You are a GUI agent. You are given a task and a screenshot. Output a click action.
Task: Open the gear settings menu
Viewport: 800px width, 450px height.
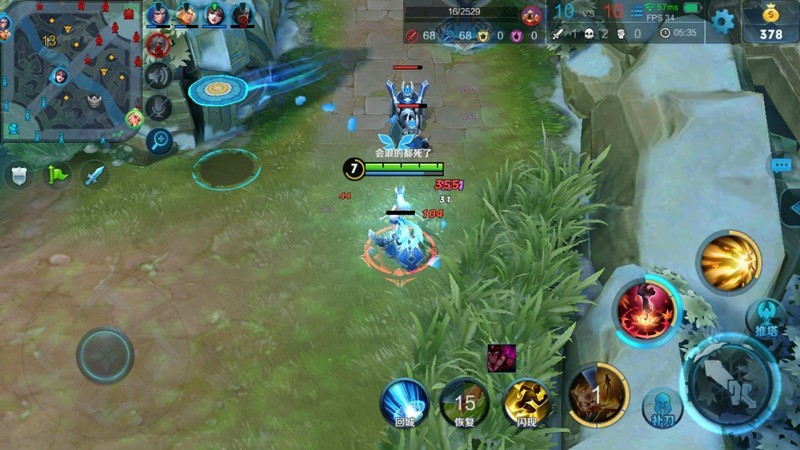click(722, 20)
